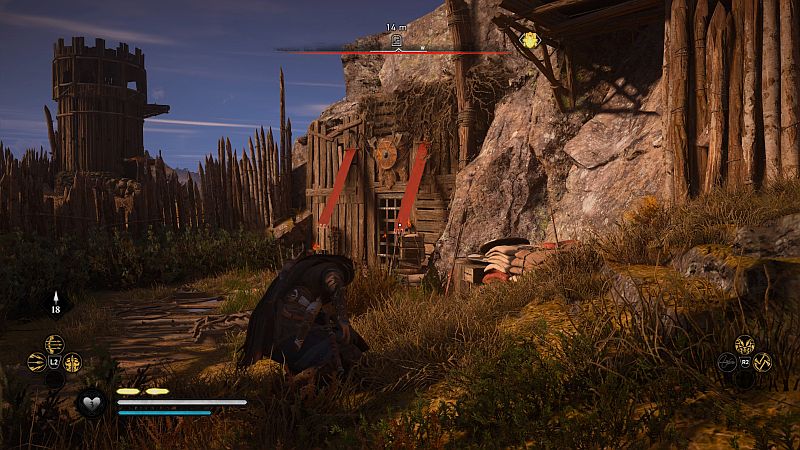
Task: Activate the horned beast melee ability
Action: tap(745, 344)
